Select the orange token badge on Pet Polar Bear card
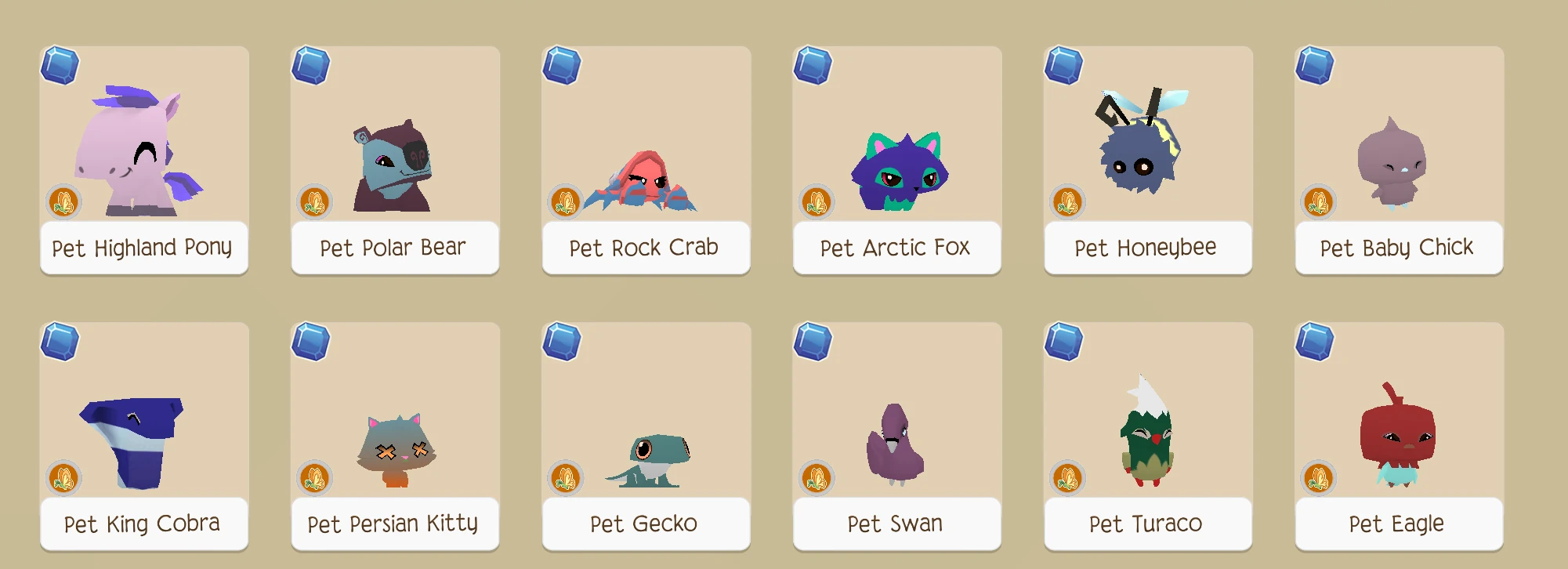The width and height of the screenshot is (1568, 569). point(313,202)
